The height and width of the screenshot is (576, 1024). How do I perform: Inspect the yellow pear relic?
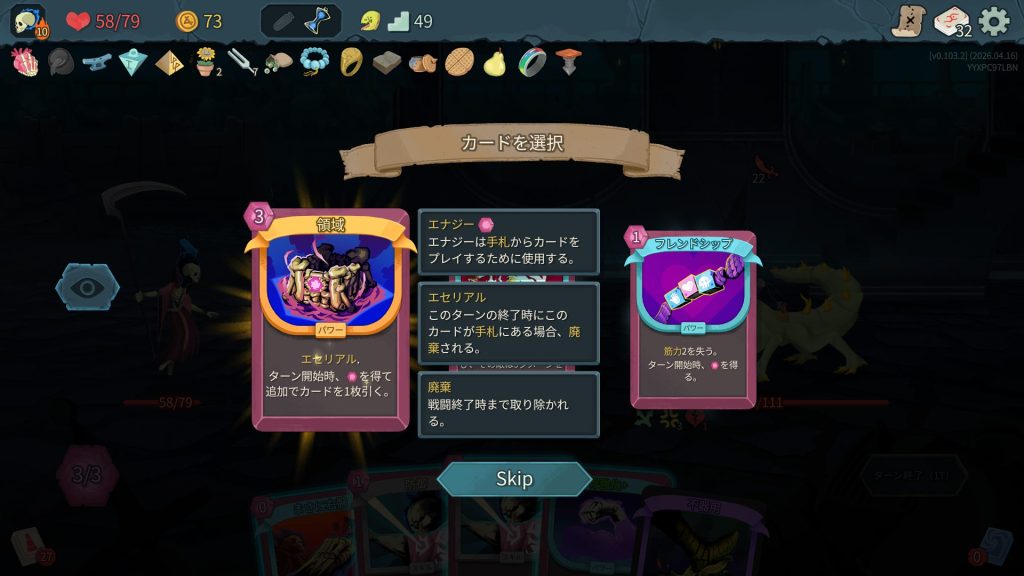click(x=494, y=62)
